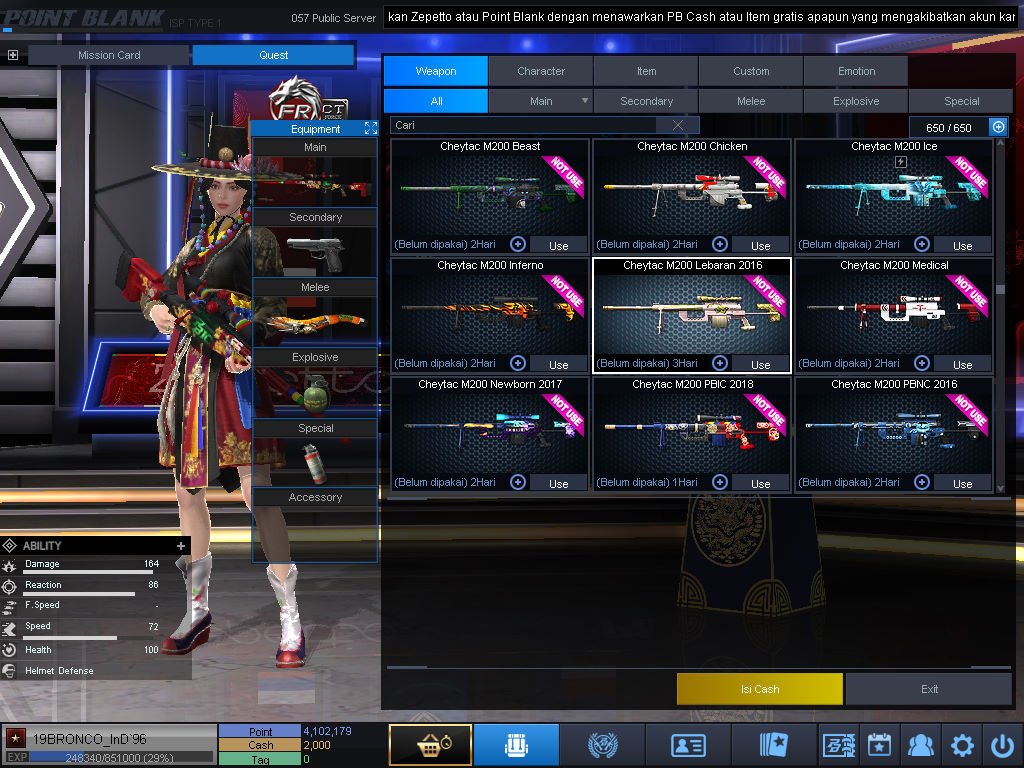Open the Main weapon filter dropdown
Screen dimensions: 1024x768
pos(585,101)
